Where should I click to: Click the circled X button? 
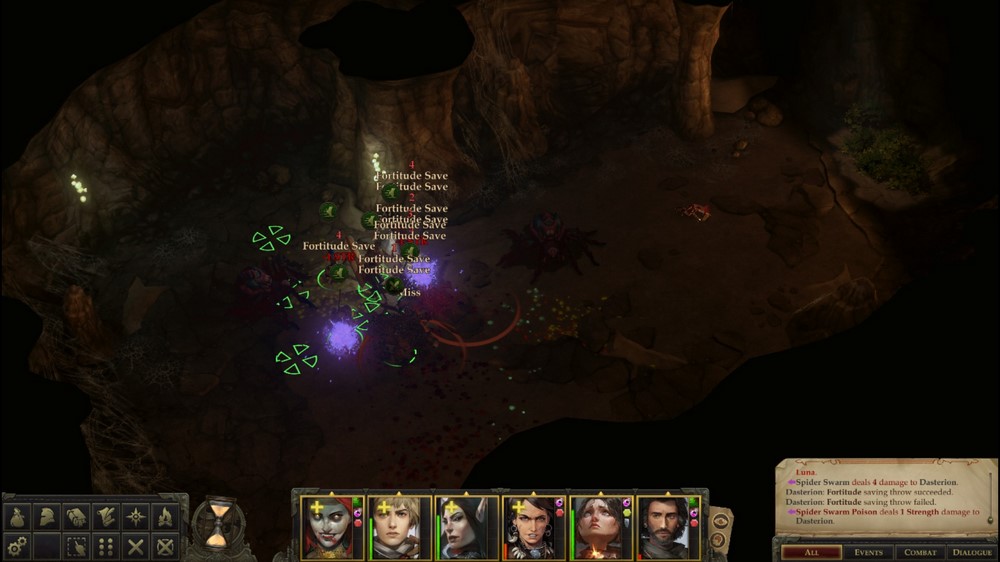tap(165, 547)
